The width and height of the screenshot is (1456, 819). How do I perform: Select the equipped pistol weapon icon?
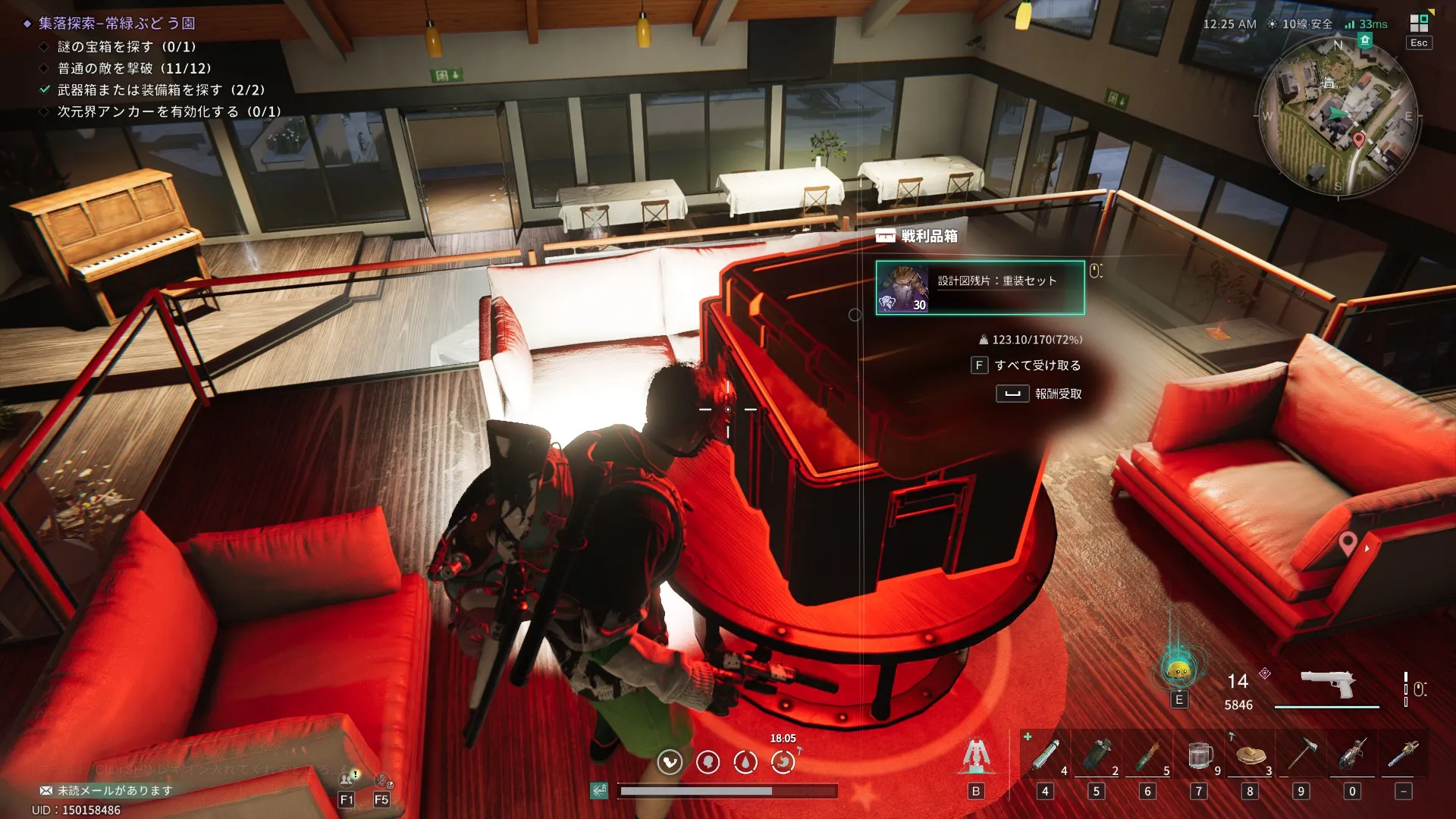coord(1327,683)
